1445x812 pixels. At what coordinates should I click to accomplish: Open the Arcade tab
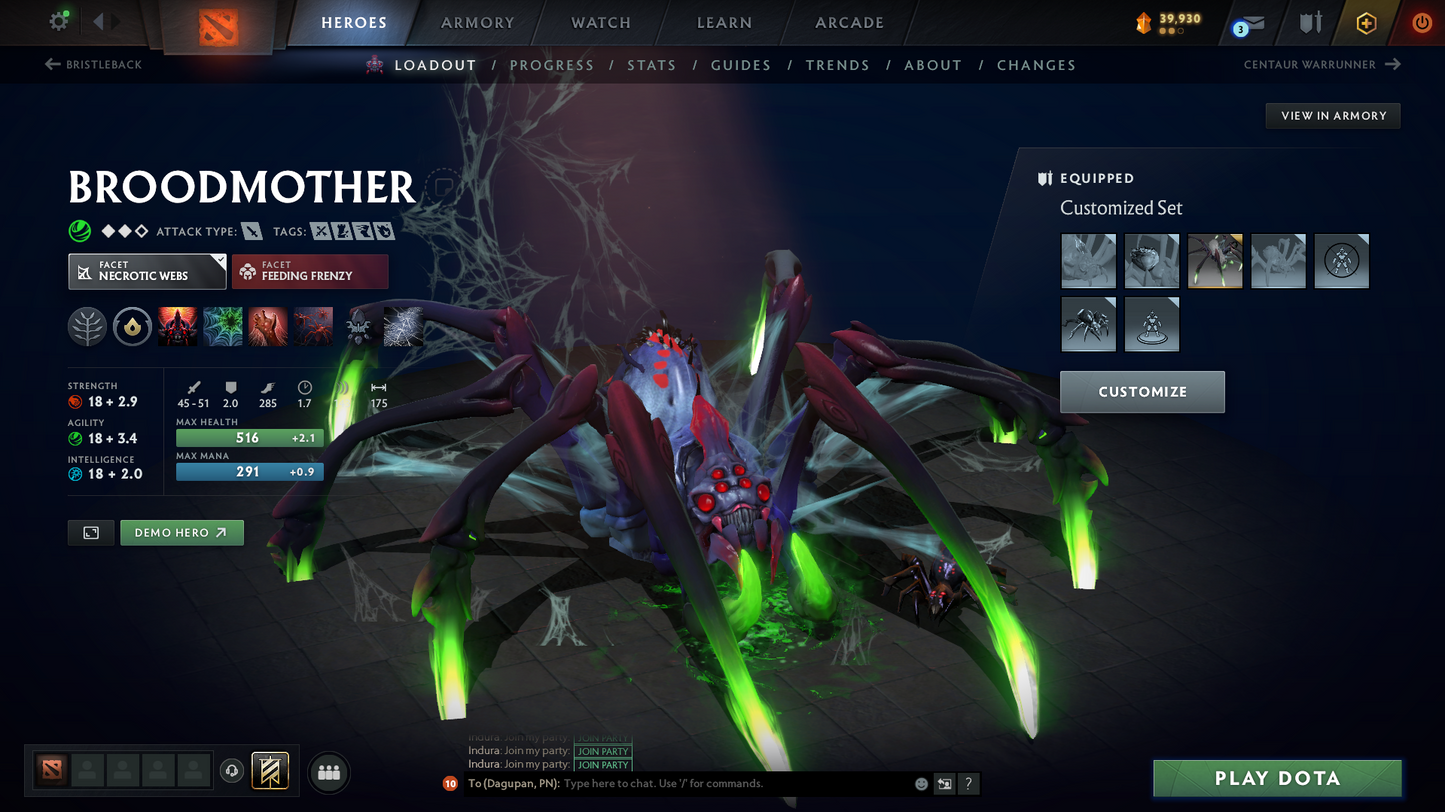click(849, 22)
